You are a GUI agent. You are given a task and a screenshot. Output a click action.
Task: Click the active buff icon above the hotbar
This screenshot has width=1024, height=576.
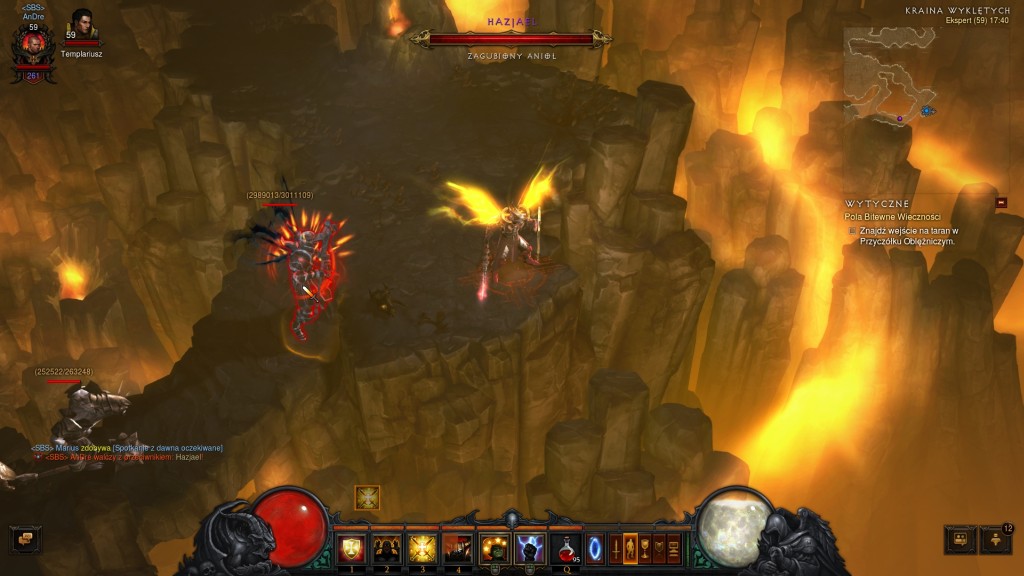367,497
